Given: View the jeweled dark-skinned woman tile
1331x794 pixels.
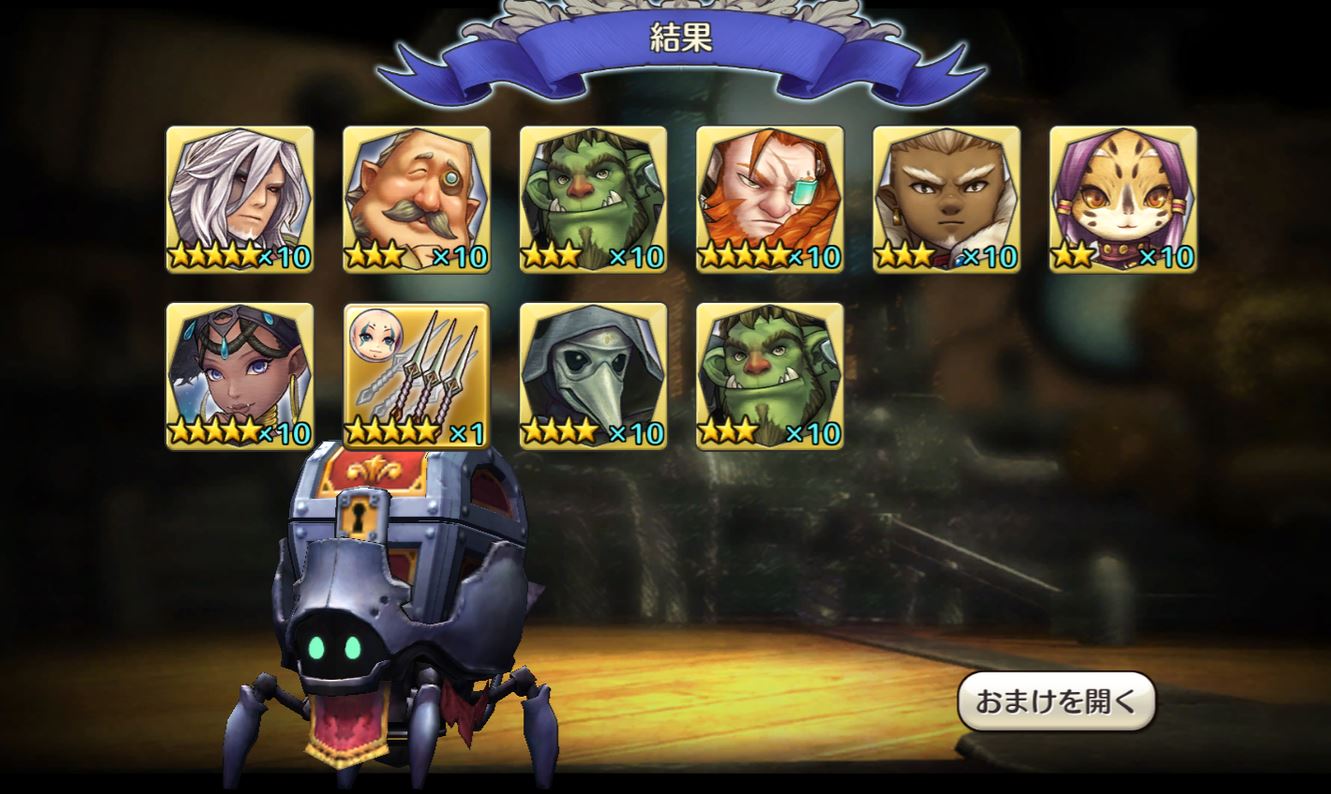Looking at the screenshot, I should click(240, 376).
